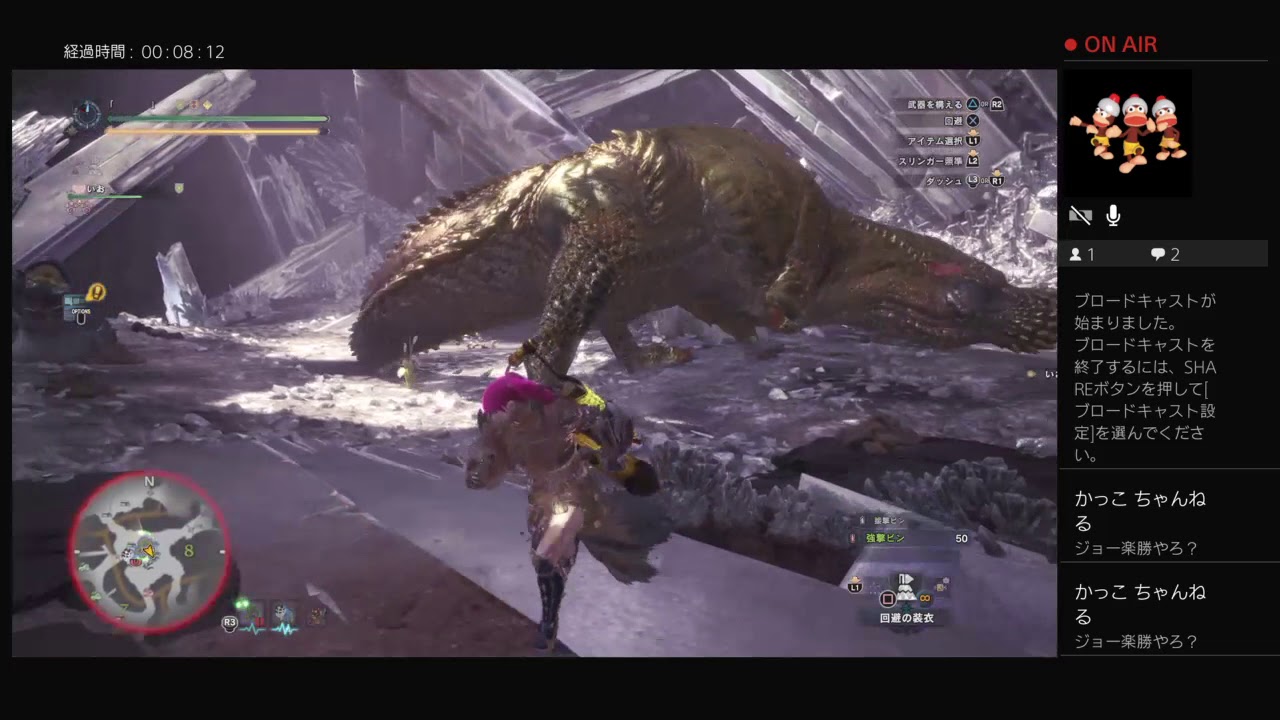This screenshot has width=1280, height=720.
Task: Open the yellow exclamation notification
Action: coord(96,292)
